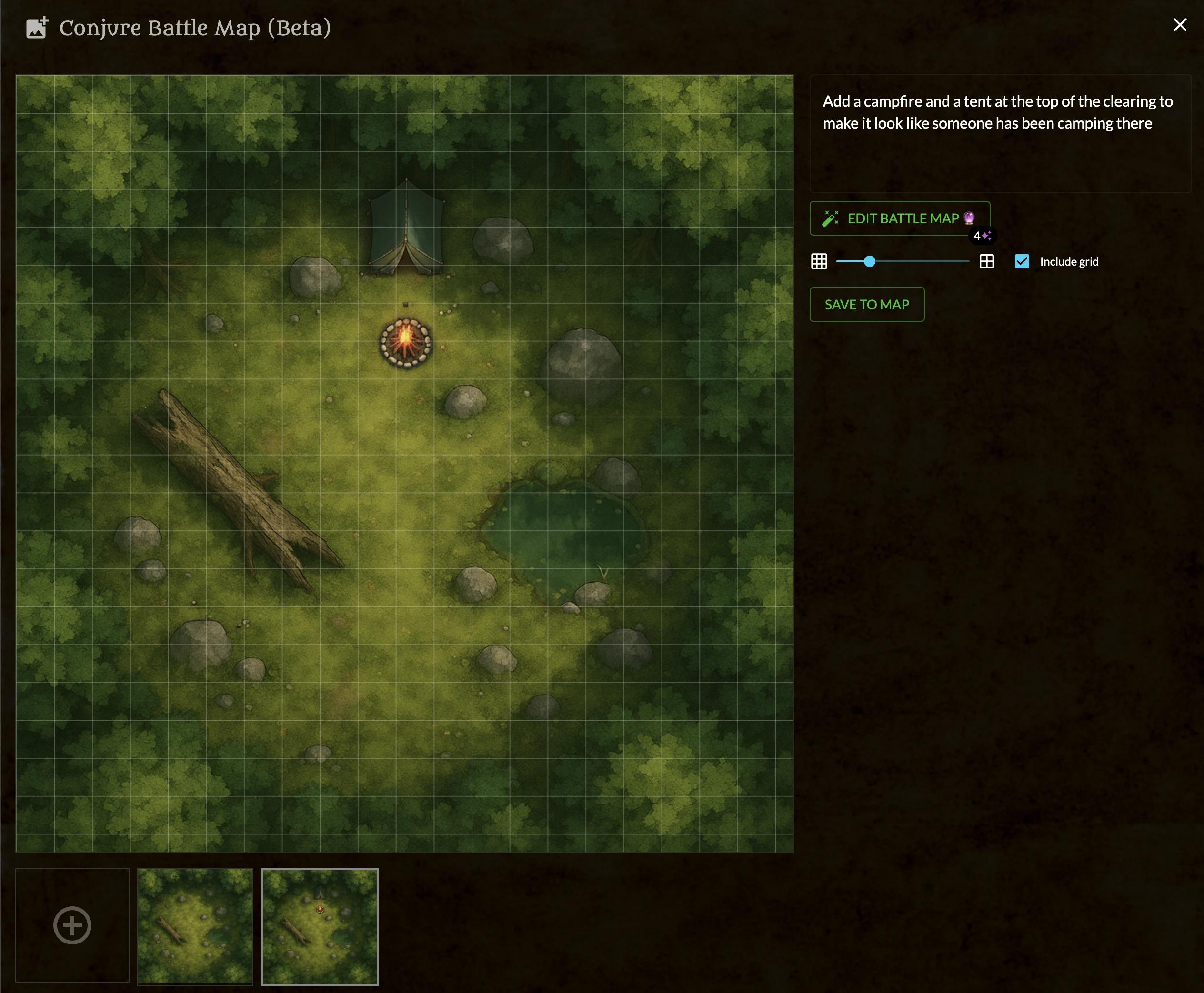Add a new battle map with plus tile
This screenshot has width=1204, height=993.
click(72, 925)
